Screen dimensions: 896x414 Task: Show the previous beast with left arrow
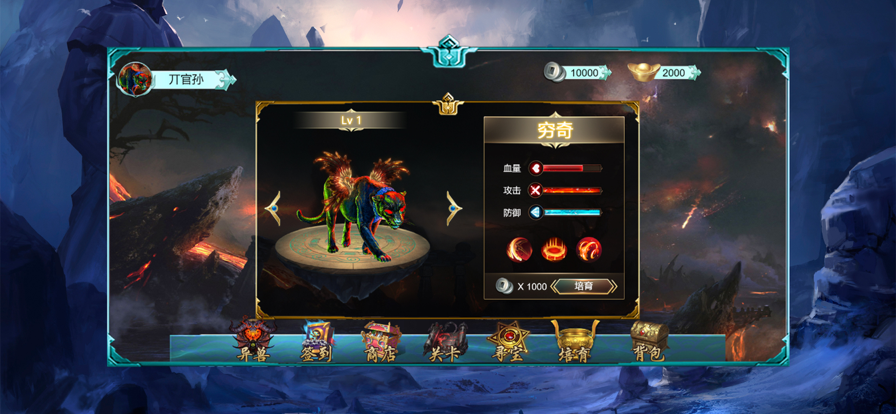(272, 208)
